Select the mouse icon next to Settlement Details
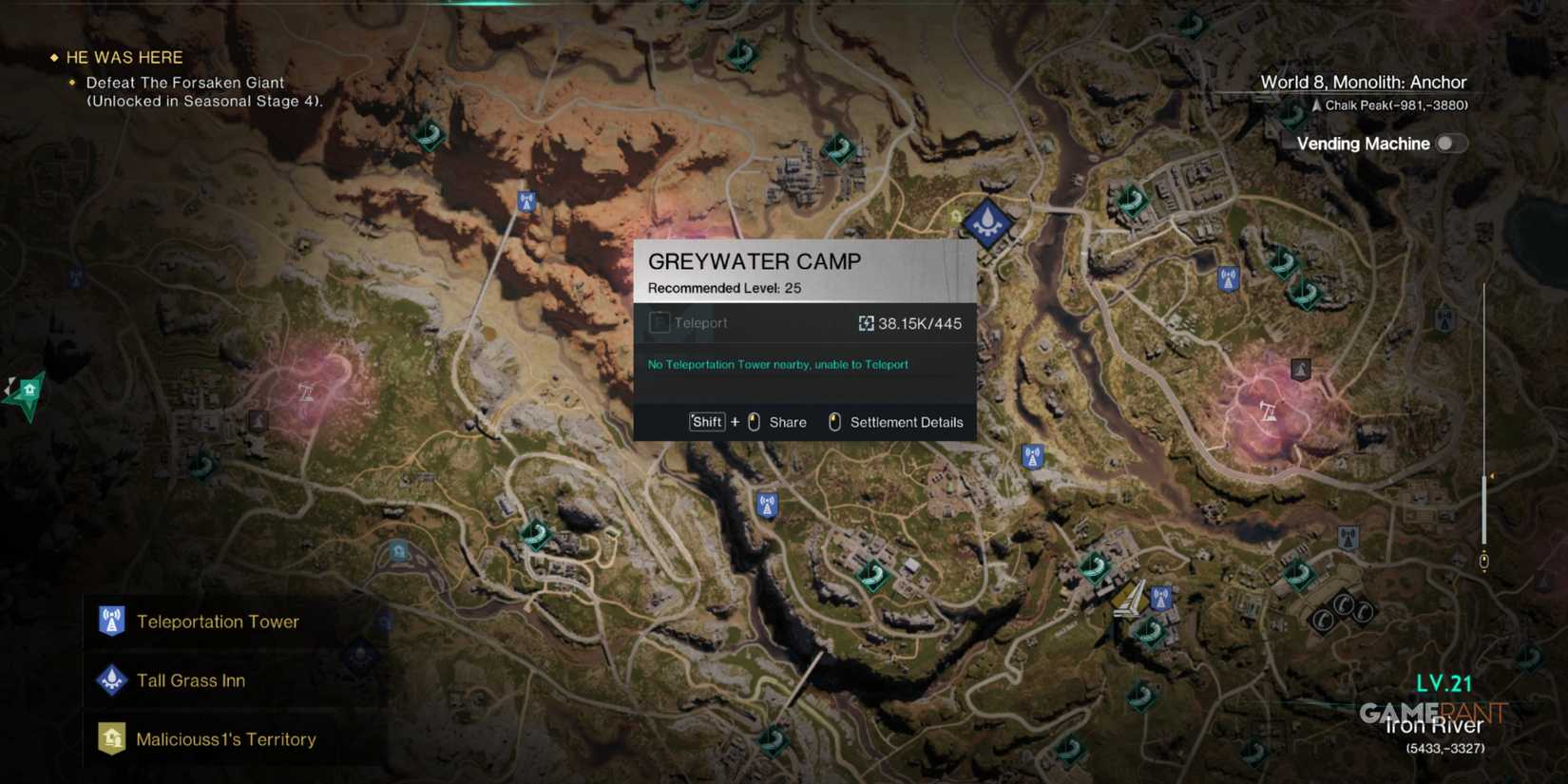Screen dimensions: 1568x784 click(x=835, y=422)
